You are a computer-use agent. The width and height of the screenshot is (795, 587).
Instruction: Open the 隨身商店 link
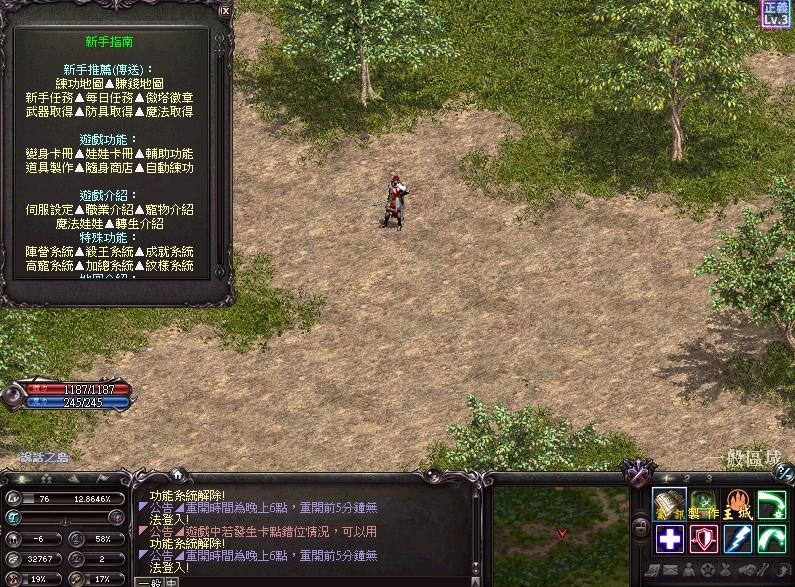pyautogui.click(x=110, y=168)
